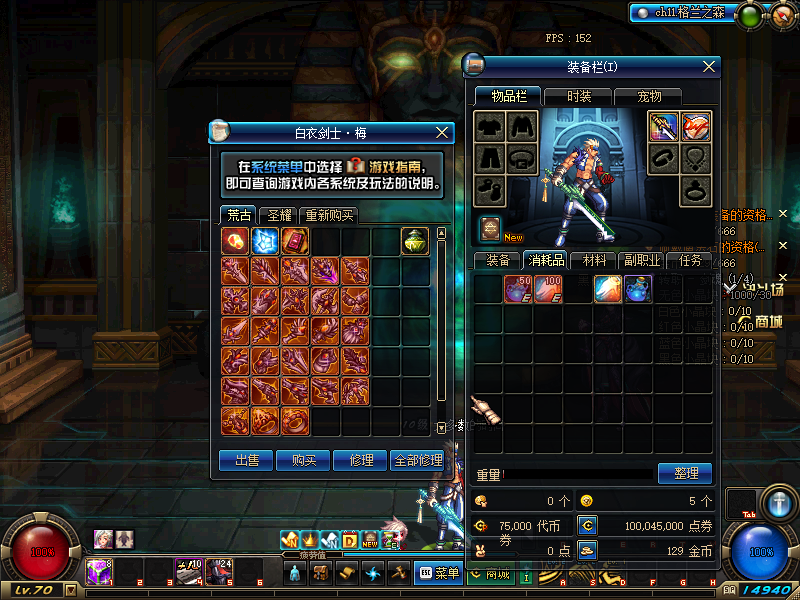Click the 出售 sell button
The width and height of the screenshot is (800, 600).
click(x=246, y=460)
